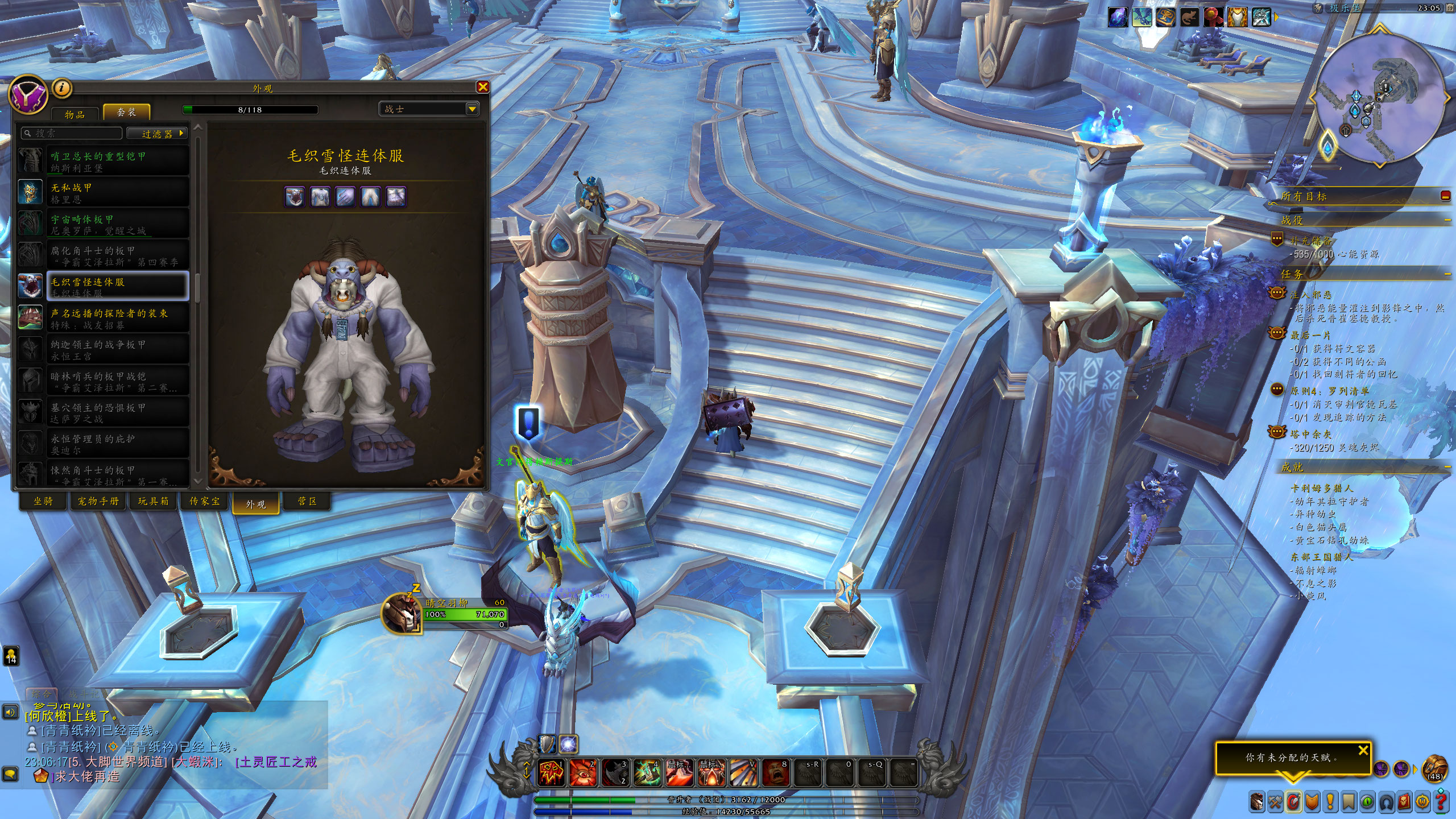Open the 营区 tab
Image resolution: width=1456 pixels, height=819 pixels.
[307, 501]
